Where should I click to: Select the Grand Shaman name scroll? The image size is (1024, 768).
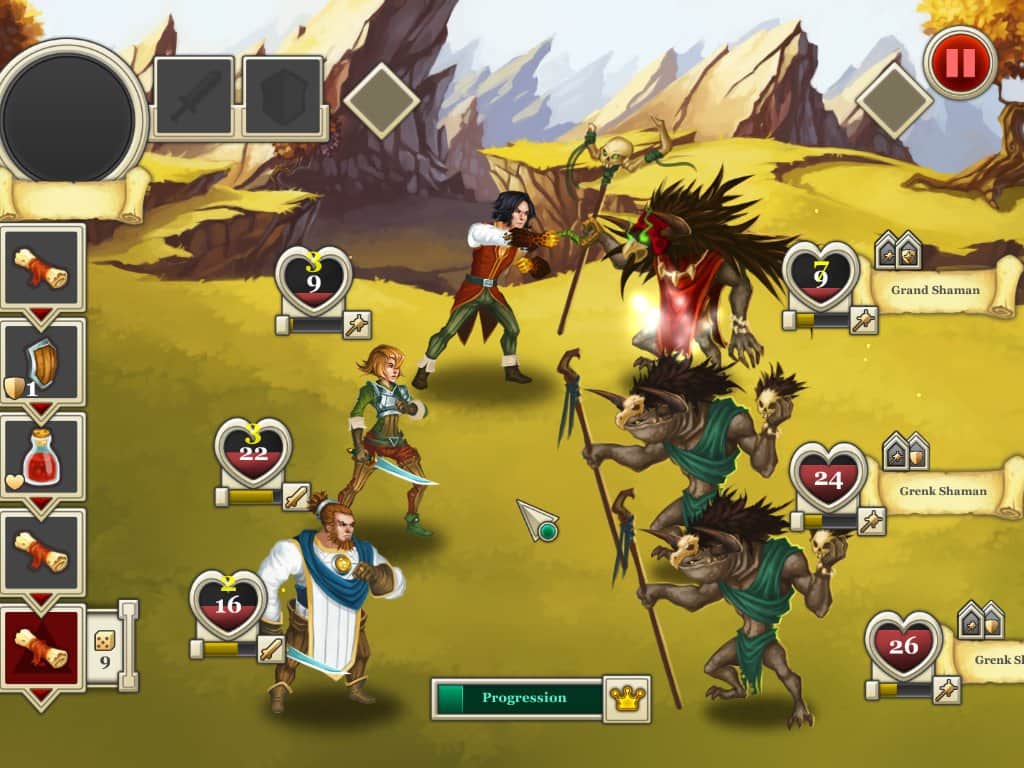(x=937, y=290)
